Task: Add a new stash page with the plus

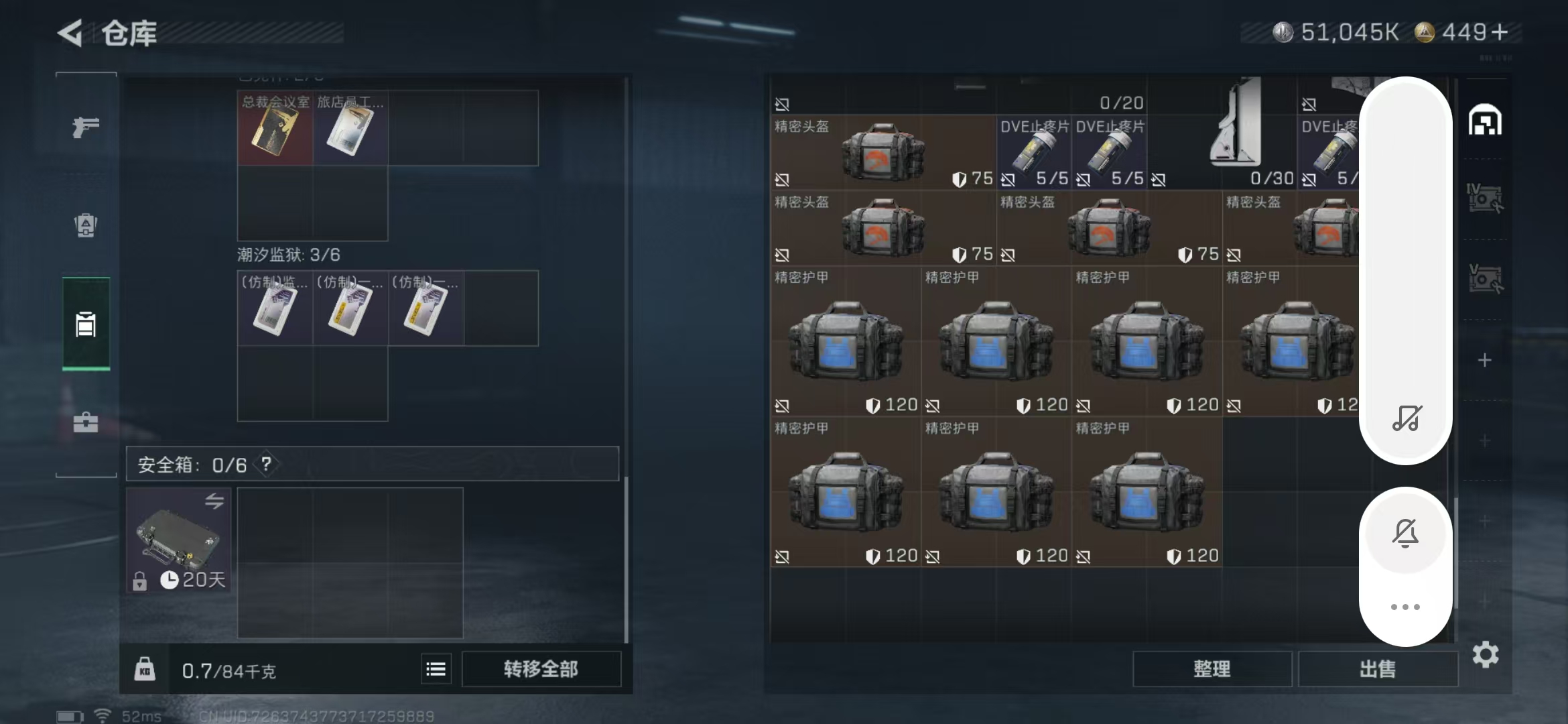Action: coord(1485,361)
